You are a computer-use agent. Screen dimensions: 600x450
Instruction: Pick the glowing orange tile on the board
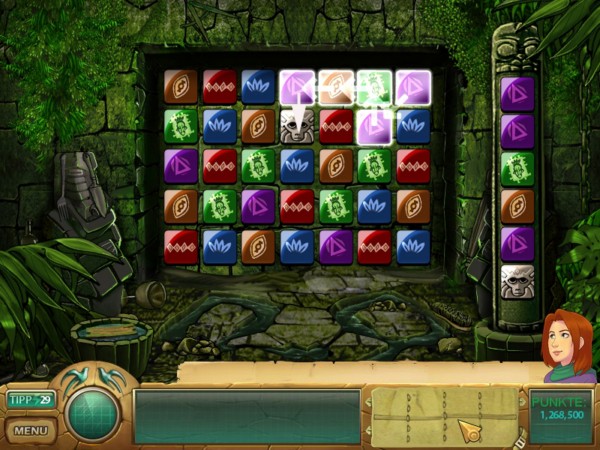pos(336,86)
